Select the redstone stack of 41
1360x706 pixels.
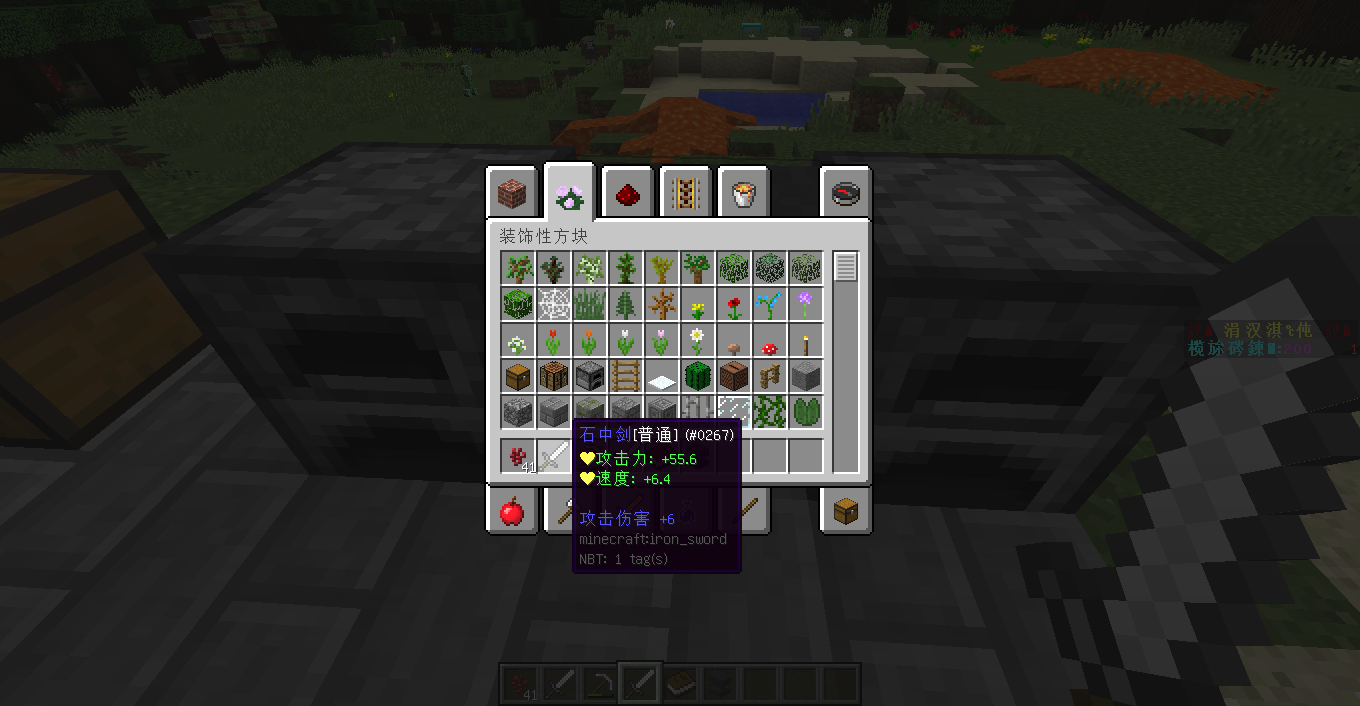pos(518,456)
